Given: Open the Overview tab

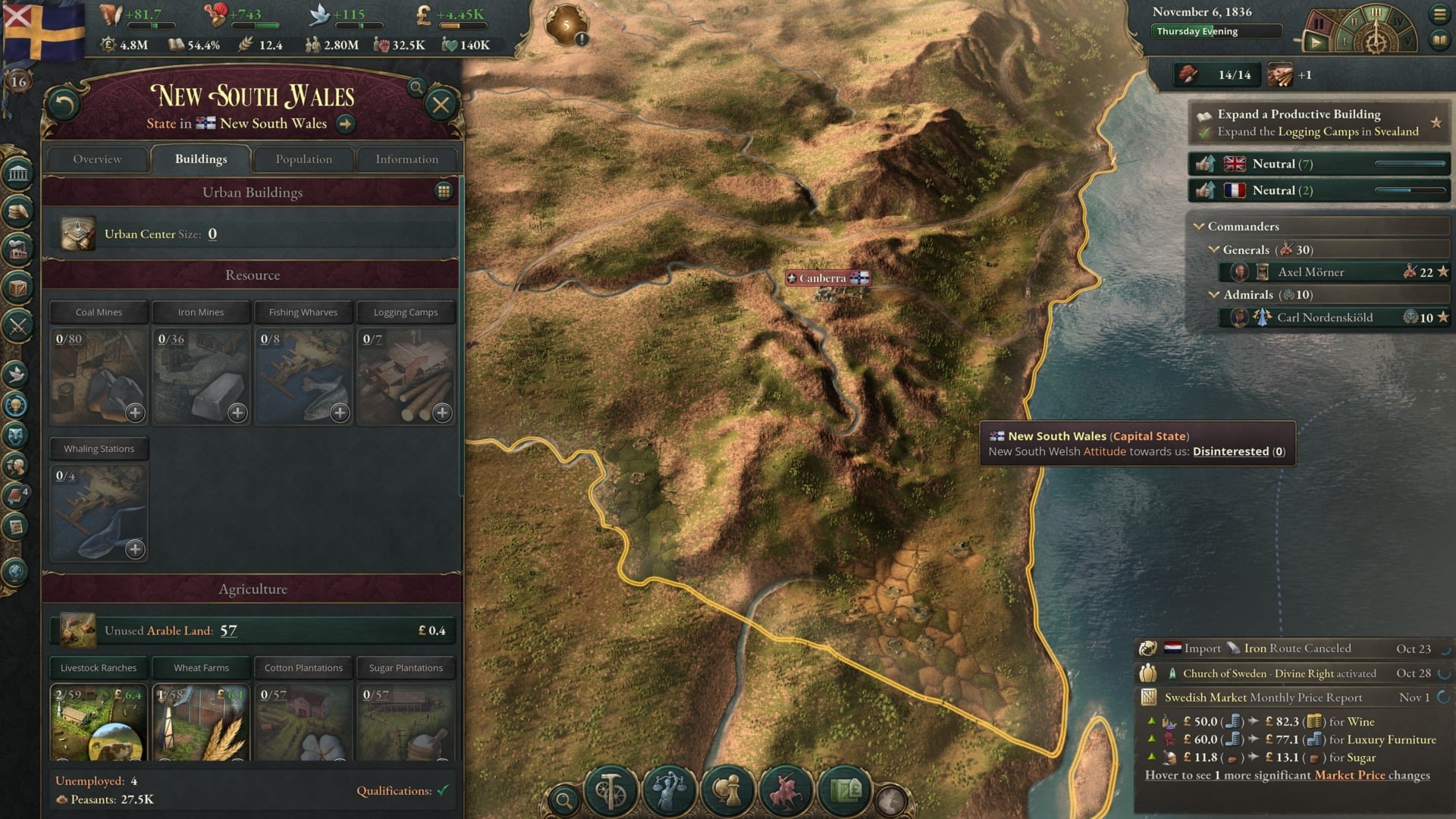Looking at the screenshot, I should (97, 159).
